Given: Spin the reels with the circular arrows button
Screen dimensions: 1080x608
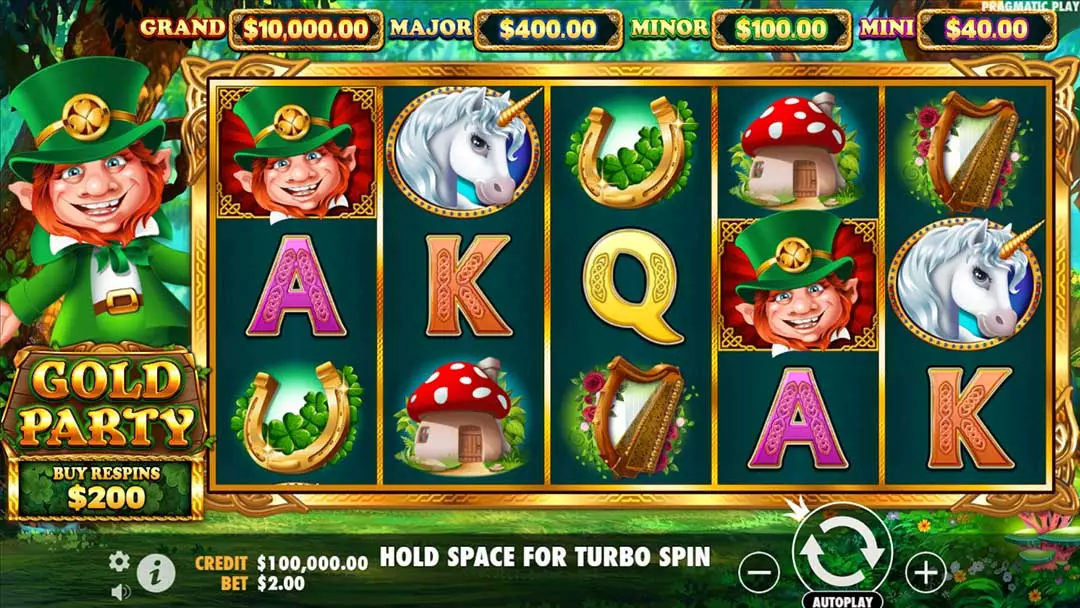Looking at the screenshot, I should [842, 551].
